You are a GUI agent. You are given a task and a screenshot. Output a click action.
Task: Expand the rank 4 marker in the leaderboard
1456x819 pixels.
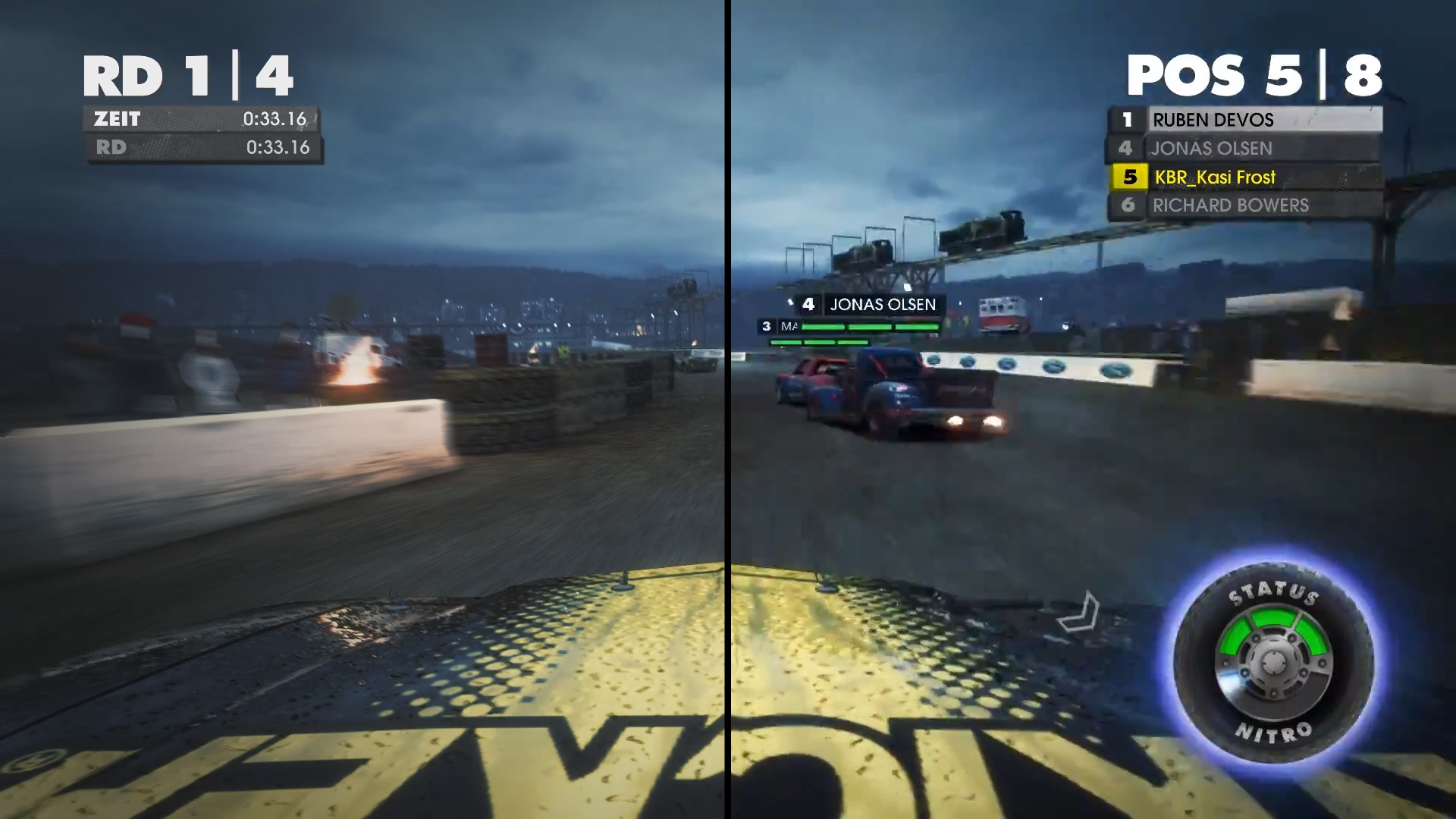[1128, 149]
